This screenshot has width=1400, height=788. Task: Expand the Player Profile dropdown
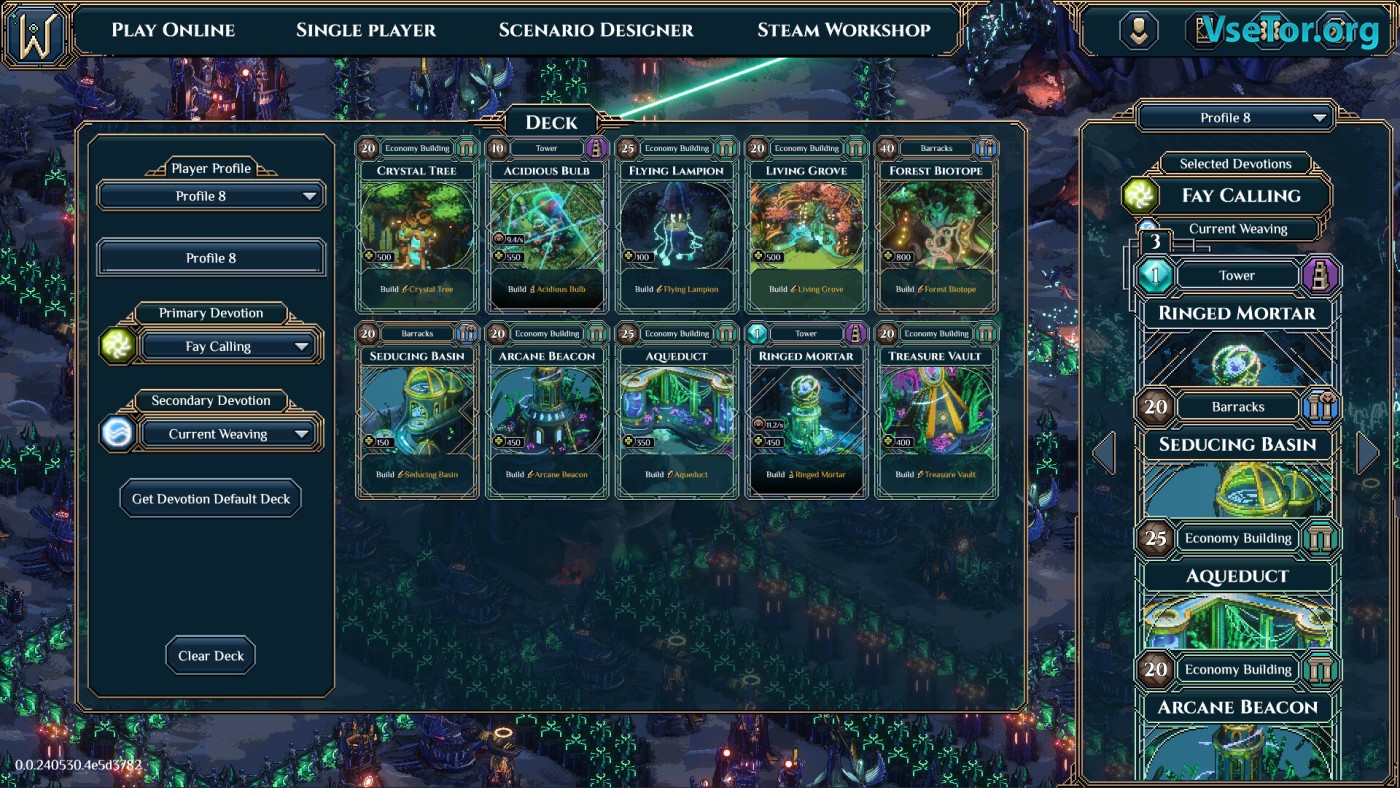pos(211,196)
